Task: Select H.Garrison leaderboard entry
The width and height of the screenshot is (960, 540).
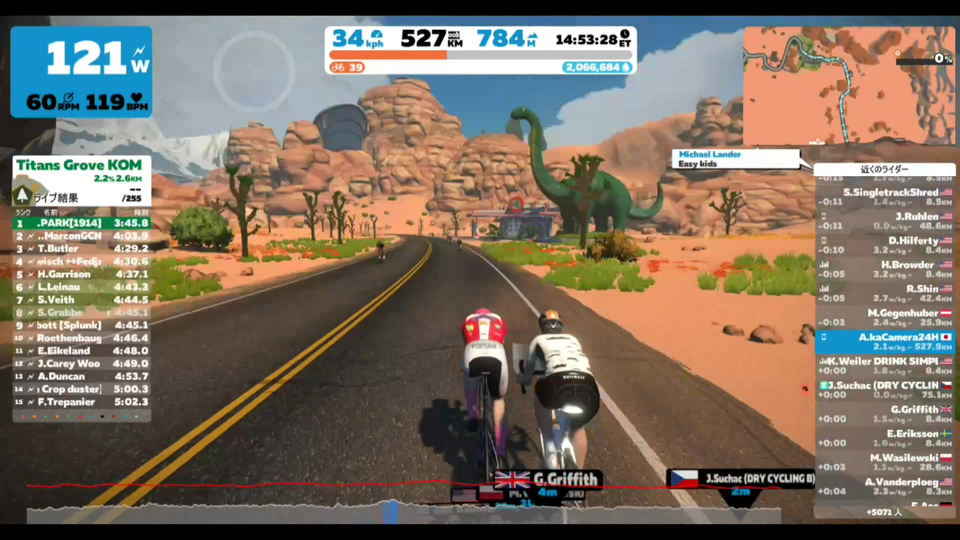Action: pyautogui.click(x=81, y=274)
